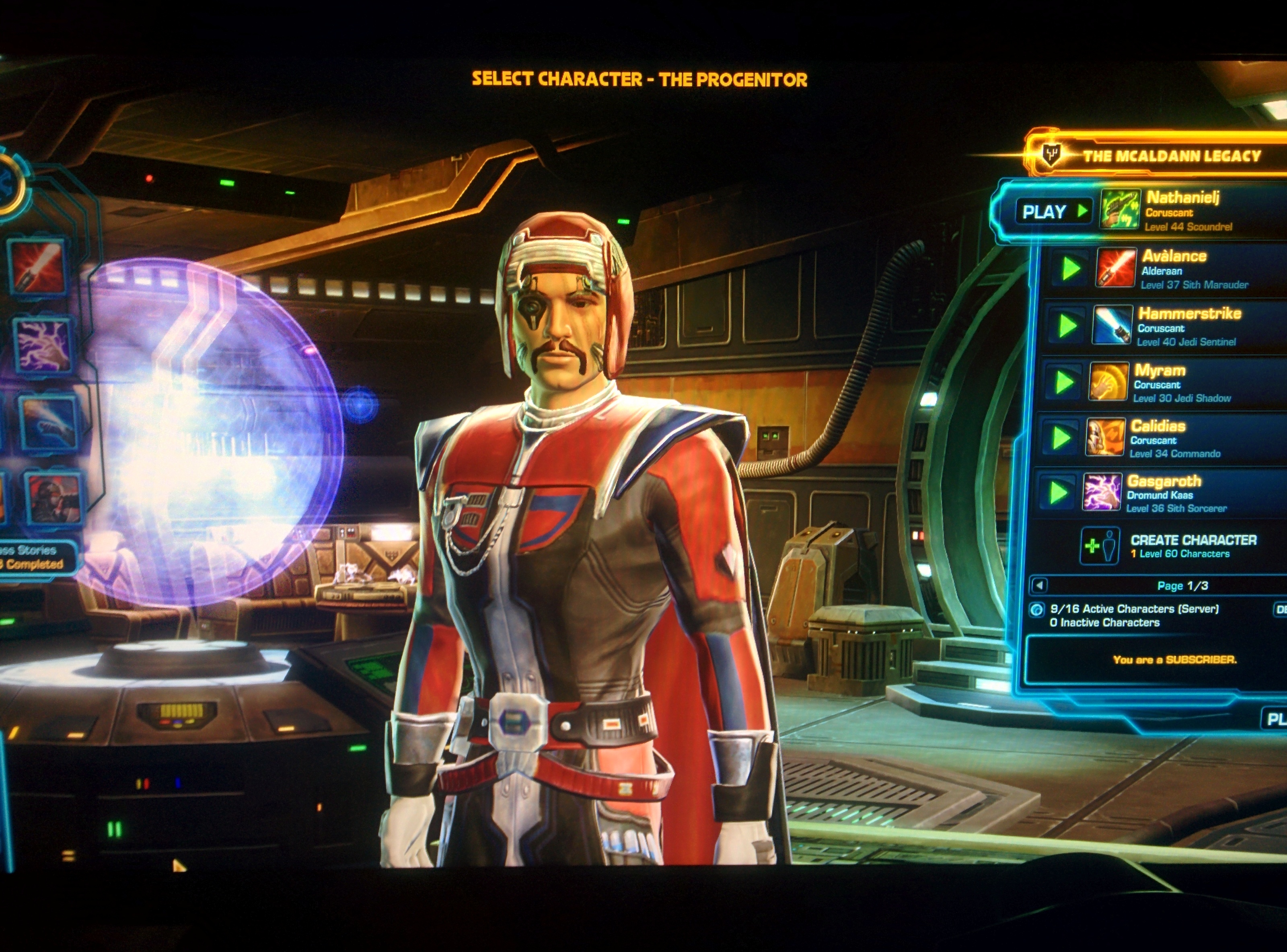Click the green play arrow beside Myram

[1063, 382]
